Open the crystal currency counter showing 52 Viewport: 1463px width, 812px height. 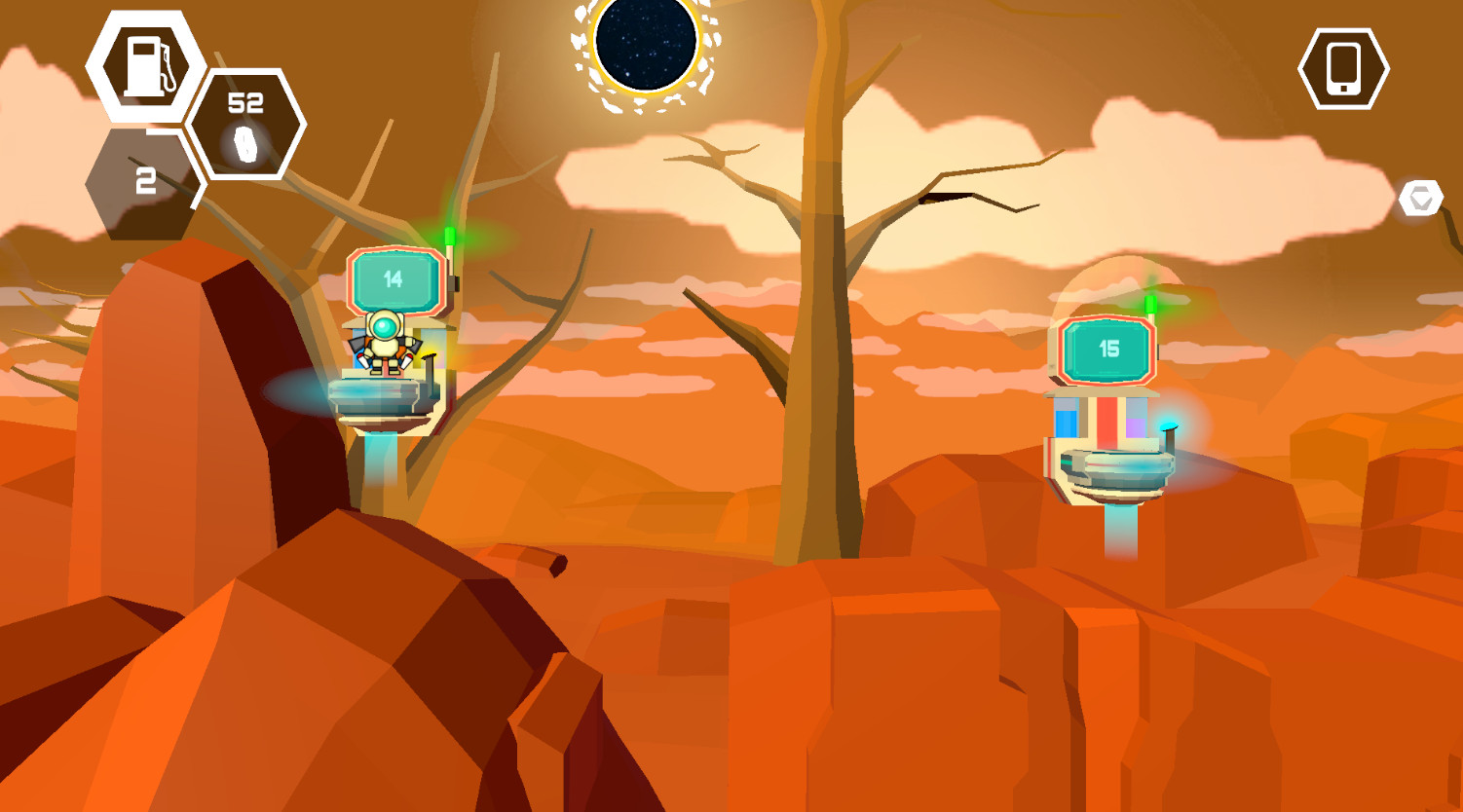(x=246, y=125)
